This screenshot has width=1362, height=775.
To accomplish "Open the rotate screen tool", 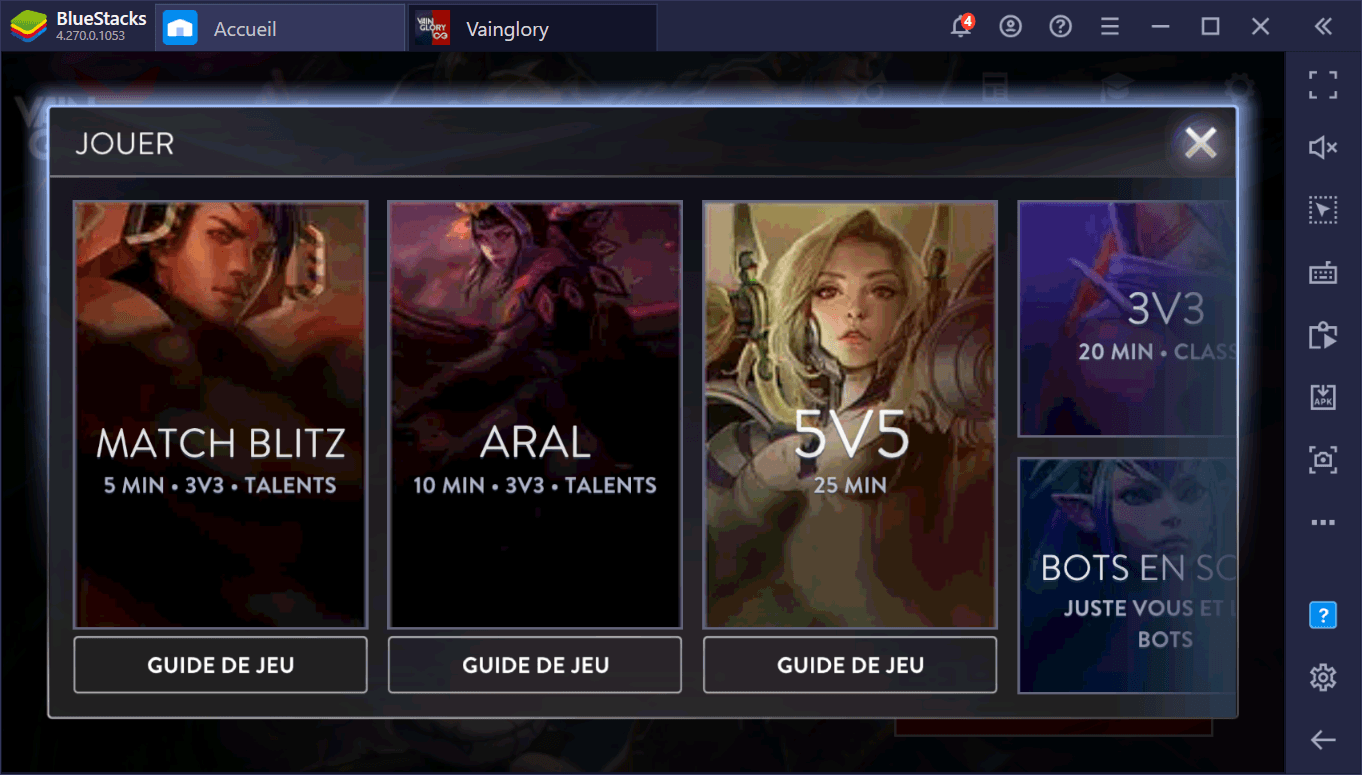I will [1322, 334].
